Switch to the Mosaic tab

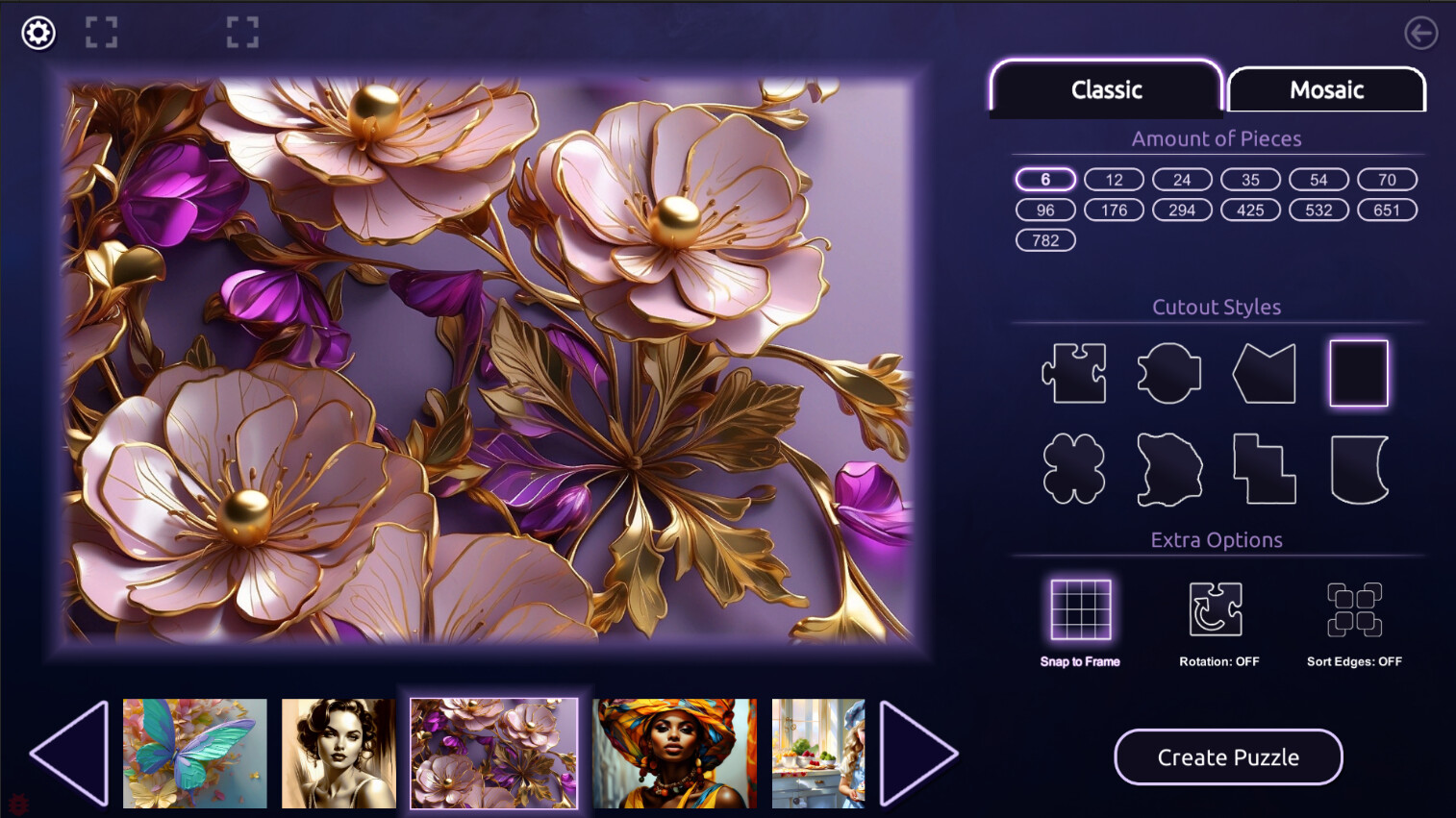click(x=1327, y=89)
